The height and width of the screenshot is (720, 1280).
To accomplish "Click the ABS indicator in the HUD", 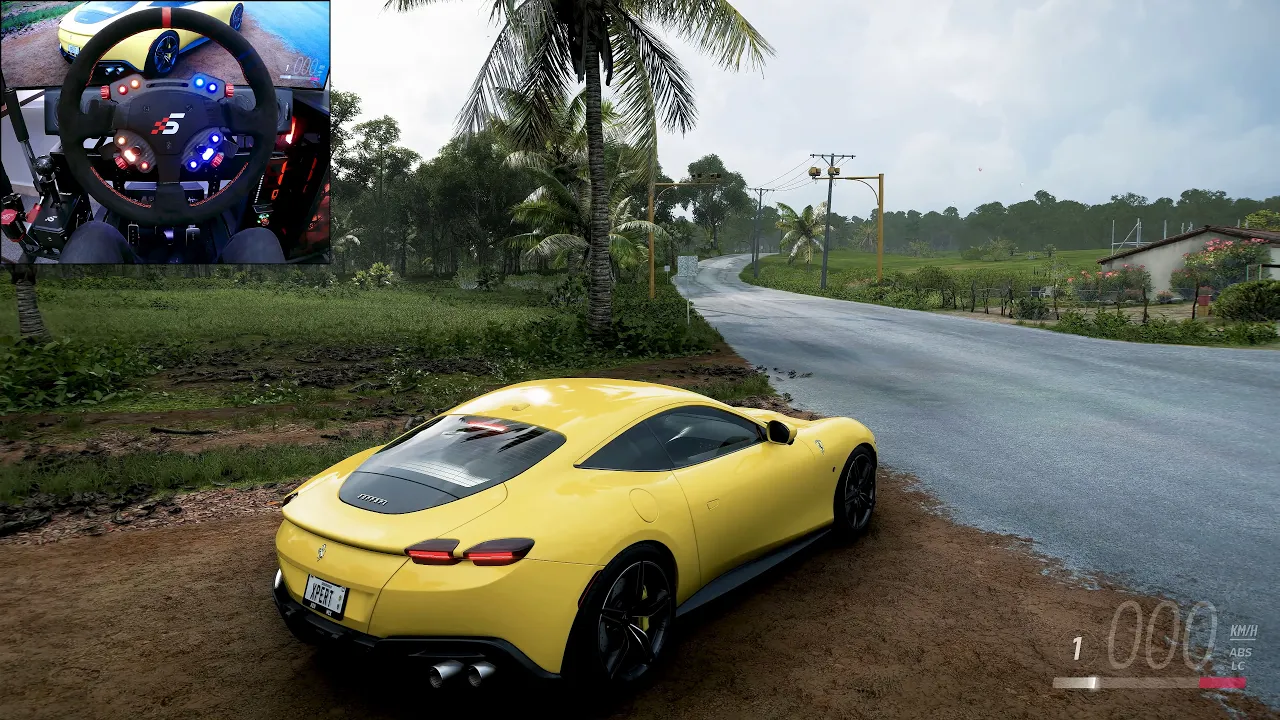I will point(1241,652).
